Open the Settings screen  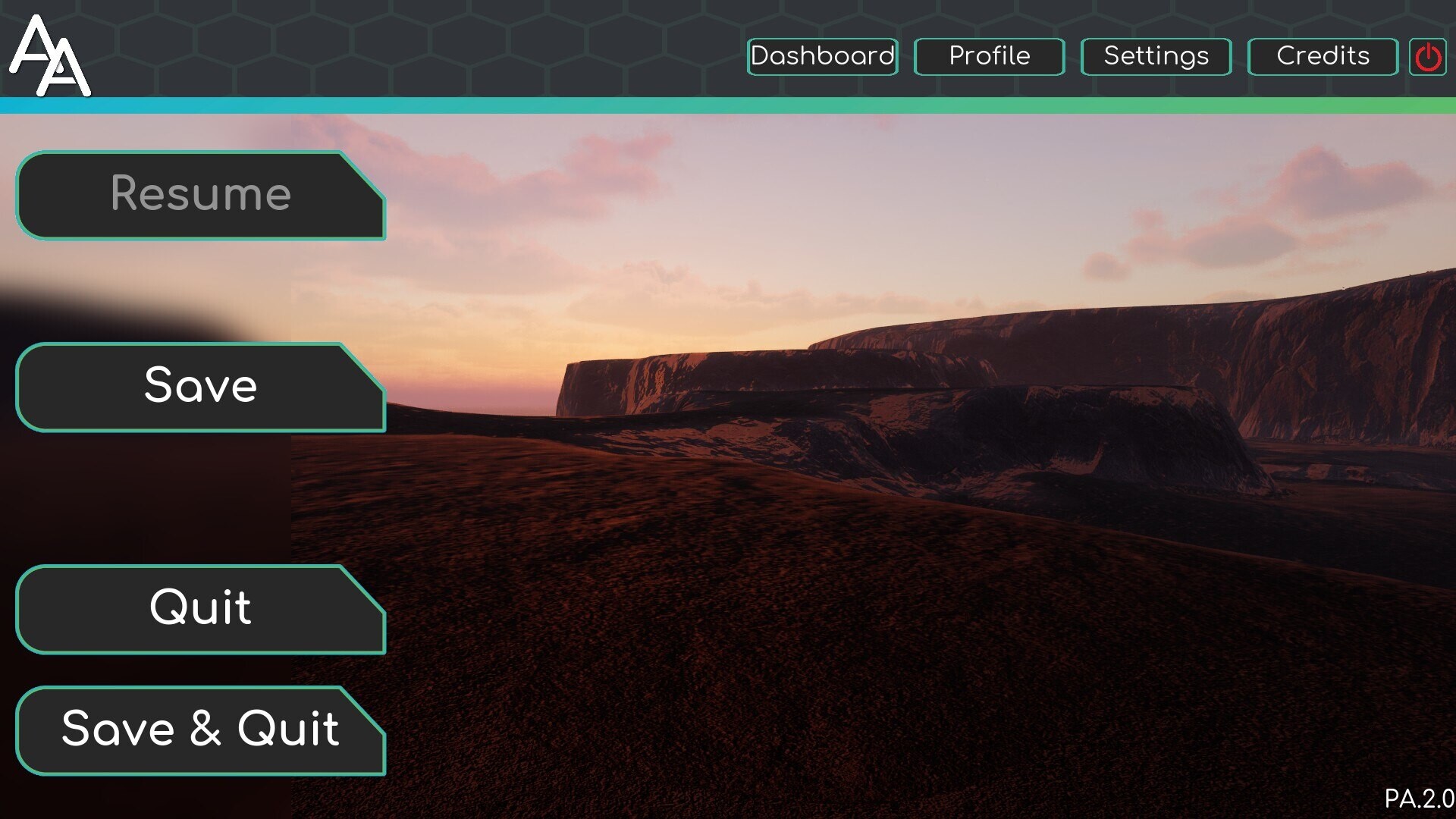pyautogui.click(x=1155, y=56)
